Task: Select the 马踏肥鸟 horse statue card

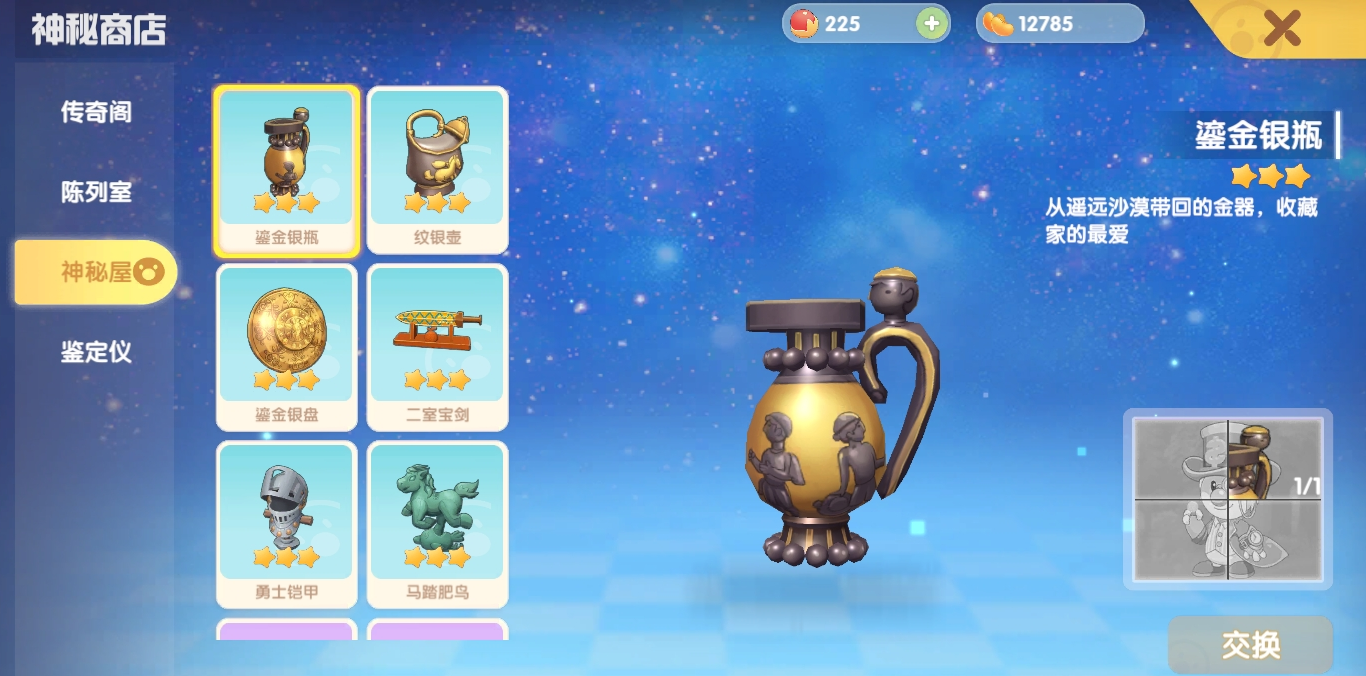Action: (x=437, y=524)
